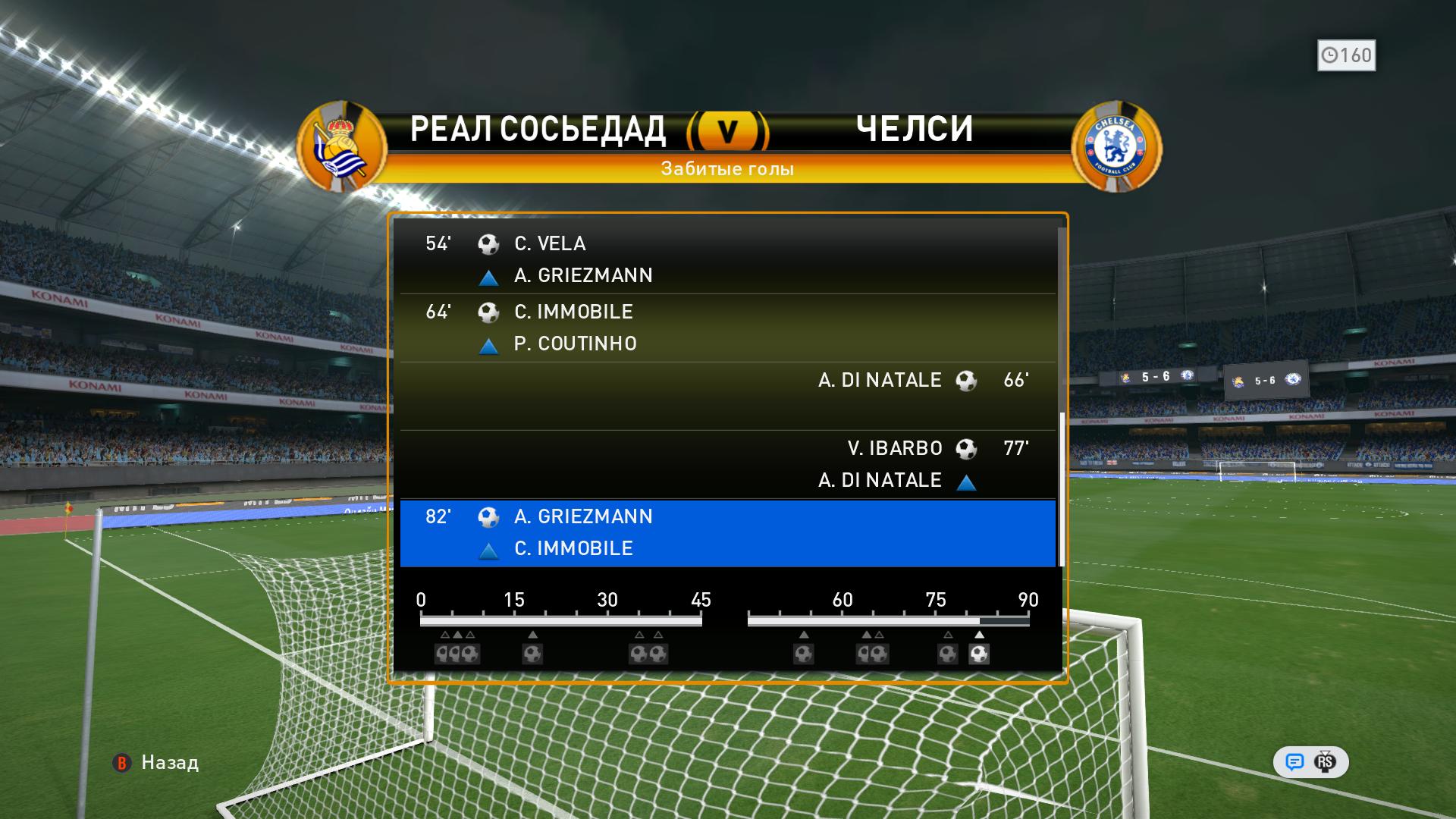
Task: Select the timeline goal marker near 54 minutes
Action: pos(804,654)
